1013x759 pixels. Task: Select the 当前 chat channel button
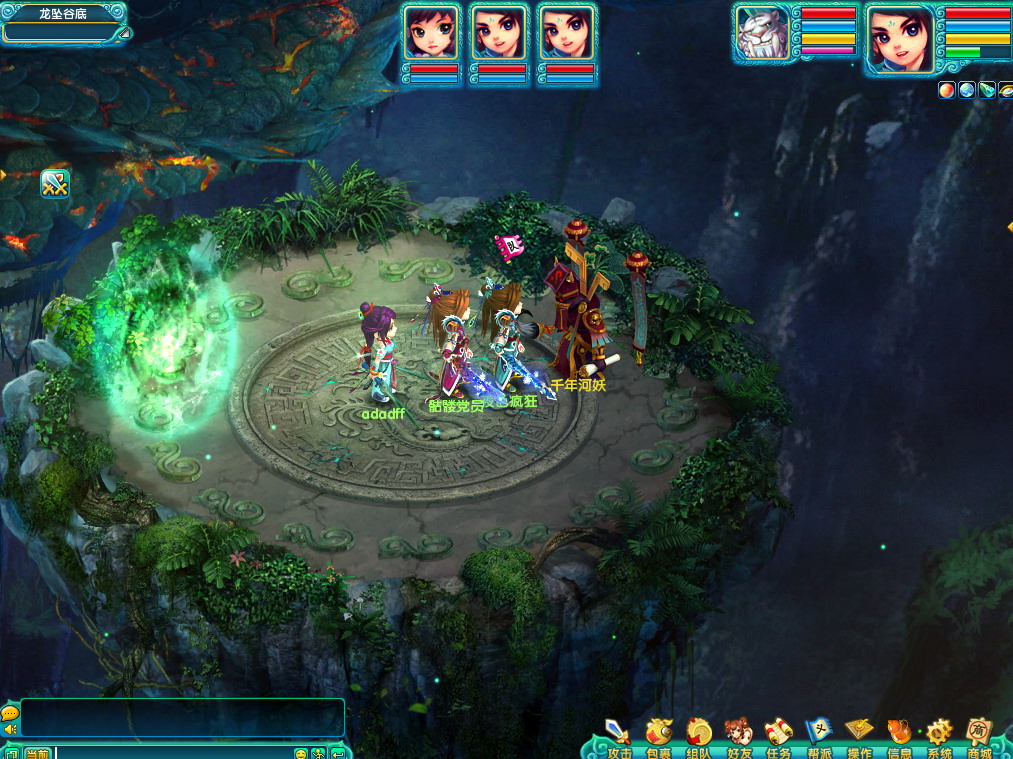(x=38, y=753)
